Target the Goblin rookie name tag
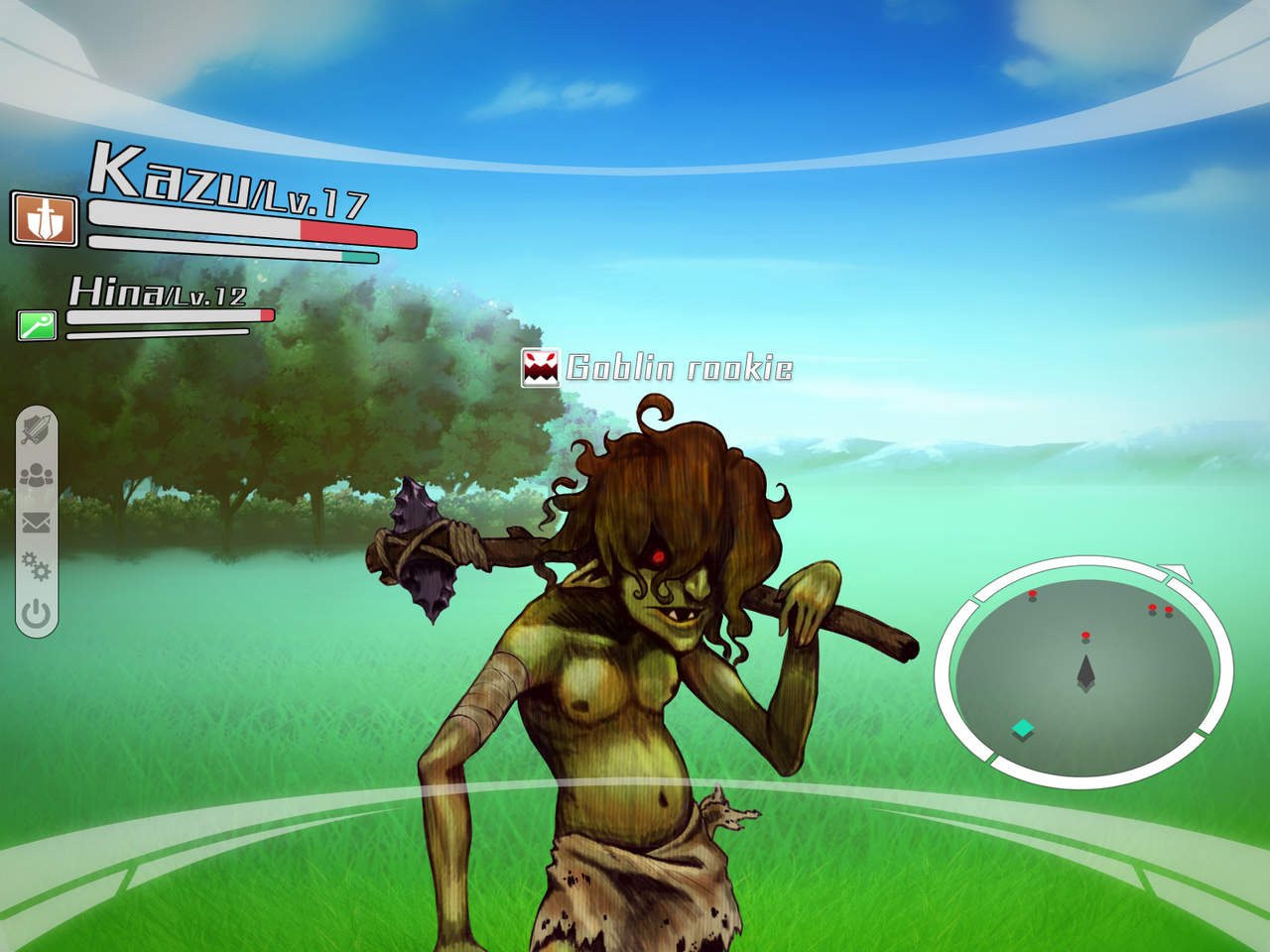This screenshot has height=952, width=1270. (x=658, y=369)
